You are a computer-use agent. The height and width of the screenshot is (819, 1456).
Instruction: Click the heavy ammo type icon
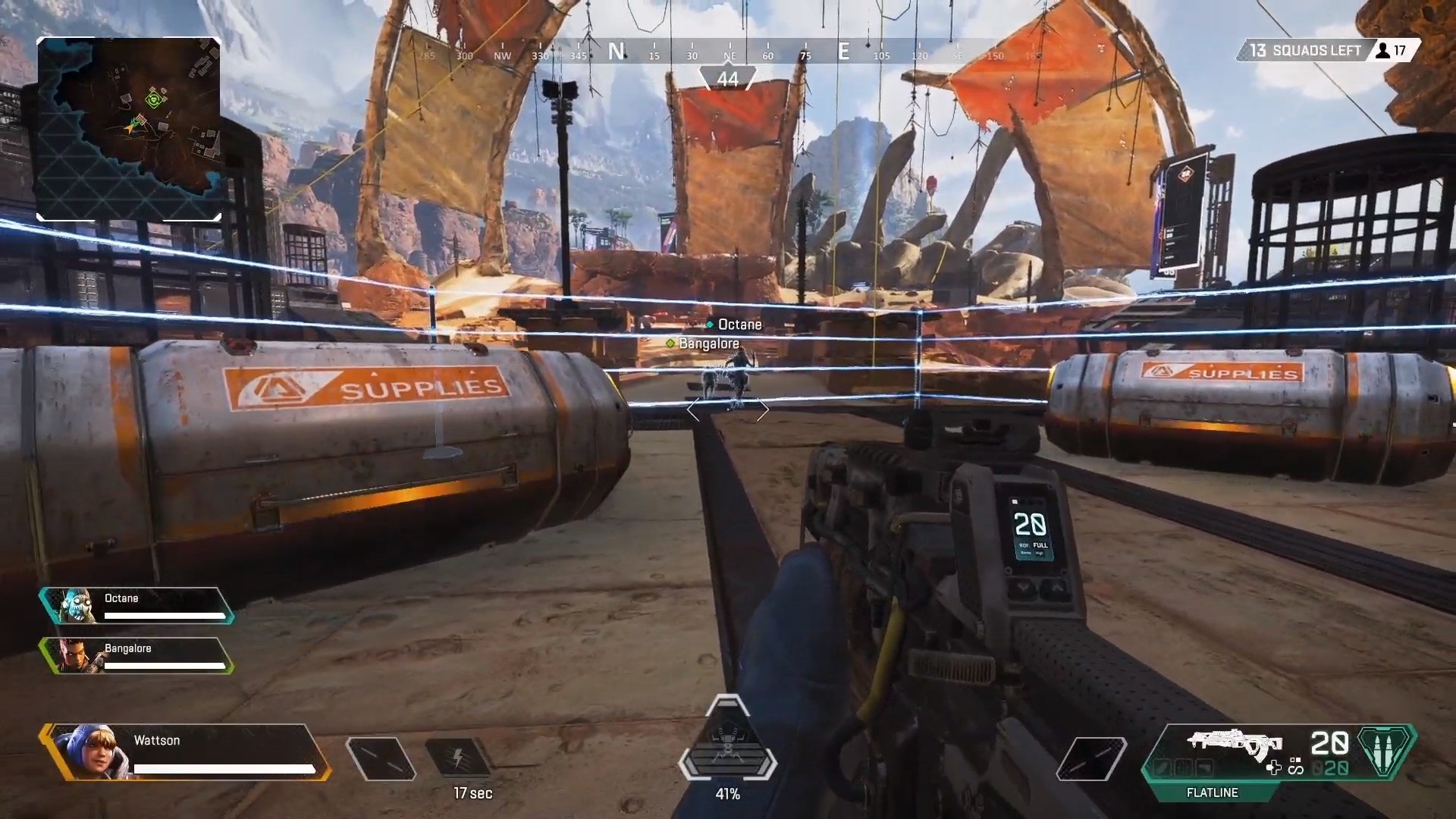coord(1386,750)
